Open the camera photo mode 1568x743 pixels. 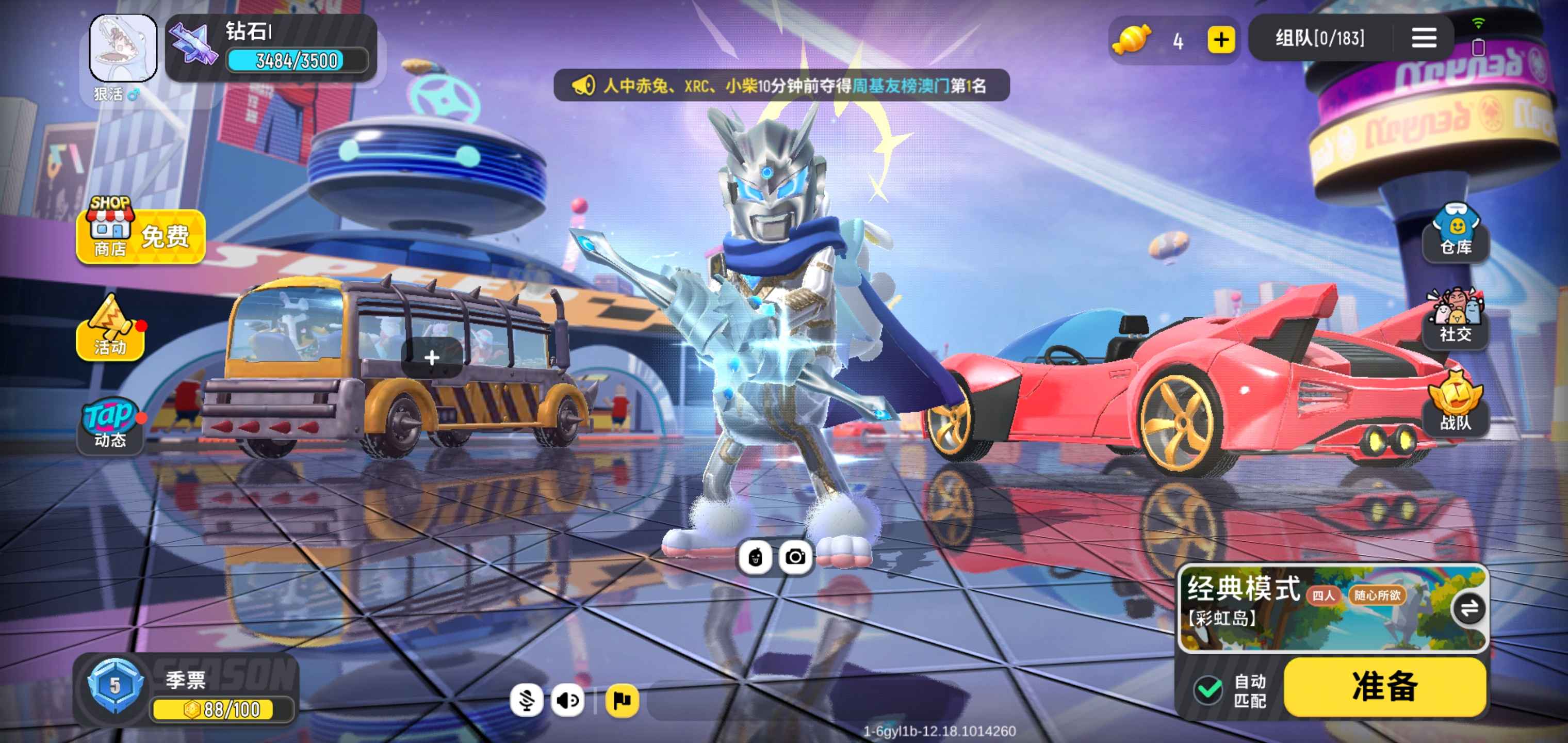click(795, 557)
